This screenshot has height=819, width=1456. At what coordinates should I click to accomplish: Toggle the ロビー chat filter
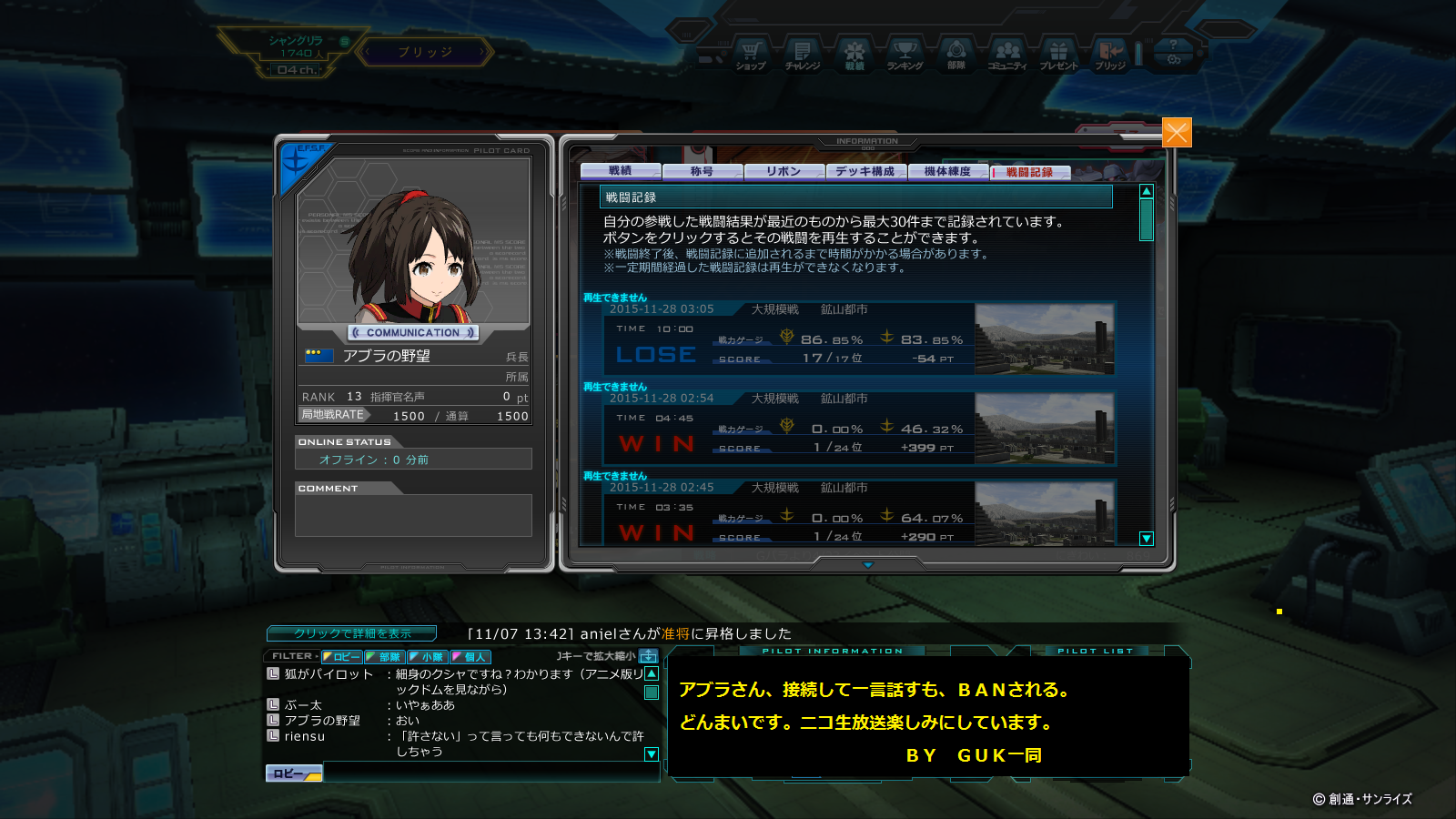[x=342, y=657]
